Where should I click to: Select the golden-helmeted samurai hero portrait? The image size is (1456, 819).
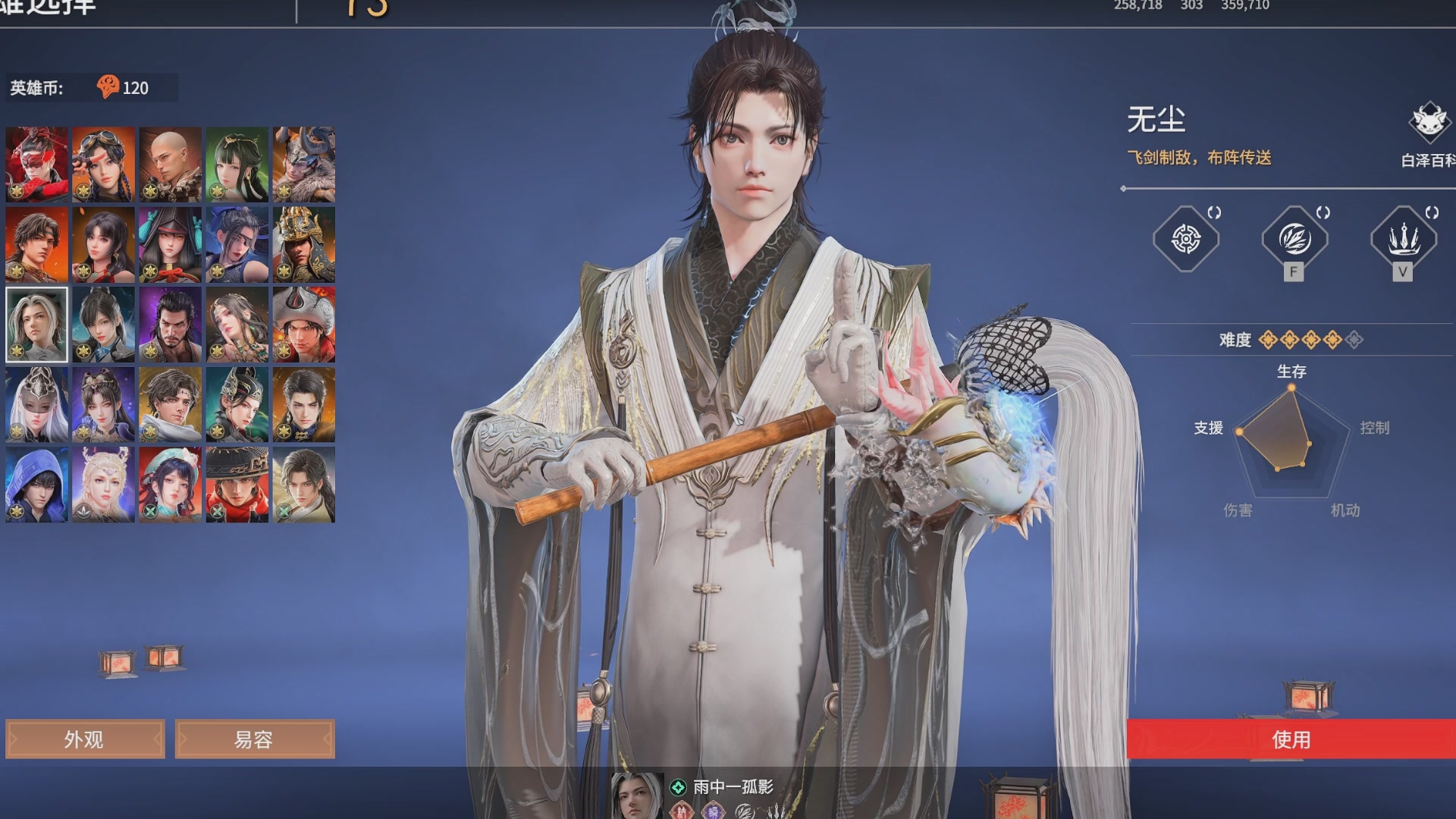point(304,243)
